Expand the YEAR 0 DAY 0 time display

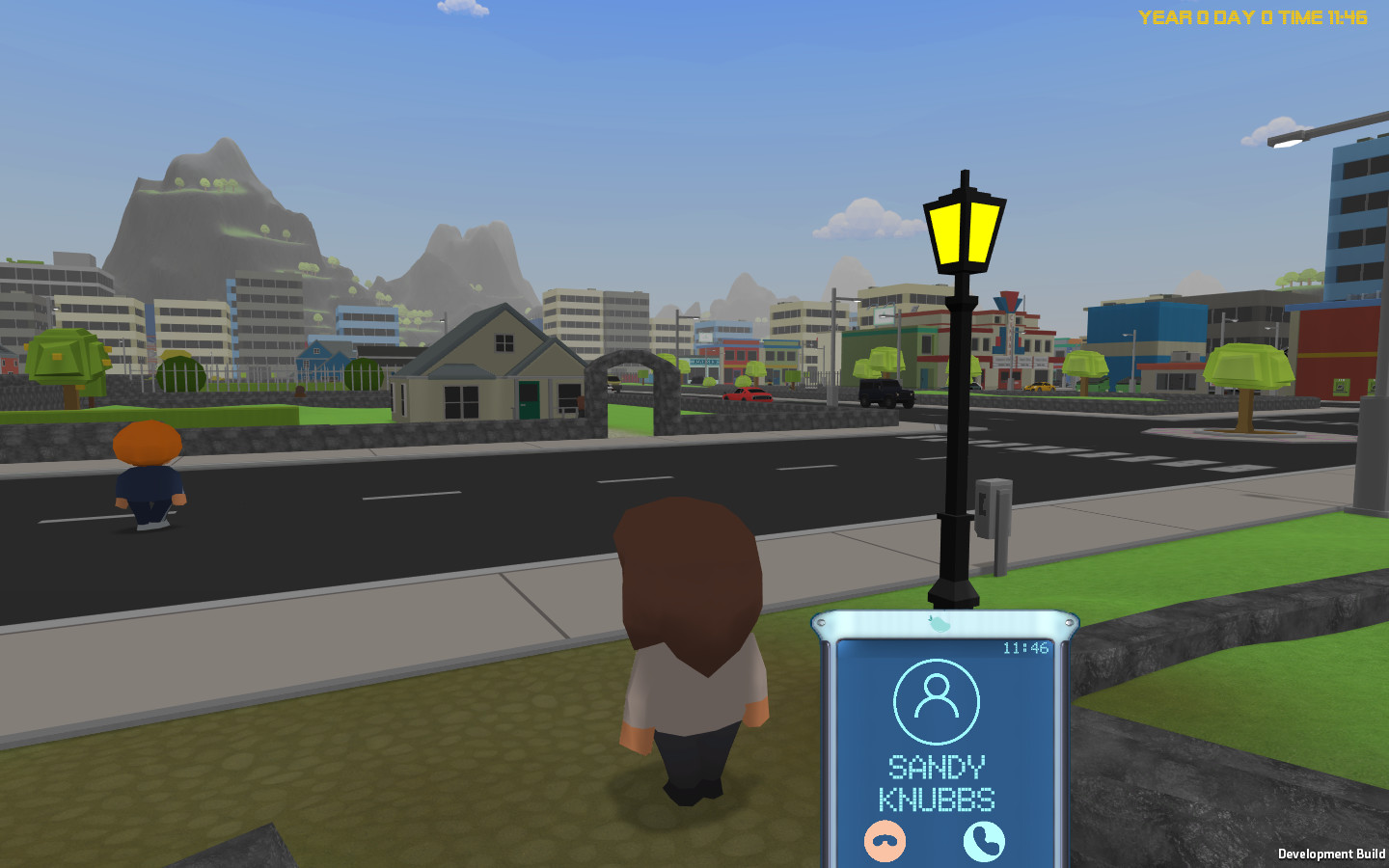pos(1254,16)
